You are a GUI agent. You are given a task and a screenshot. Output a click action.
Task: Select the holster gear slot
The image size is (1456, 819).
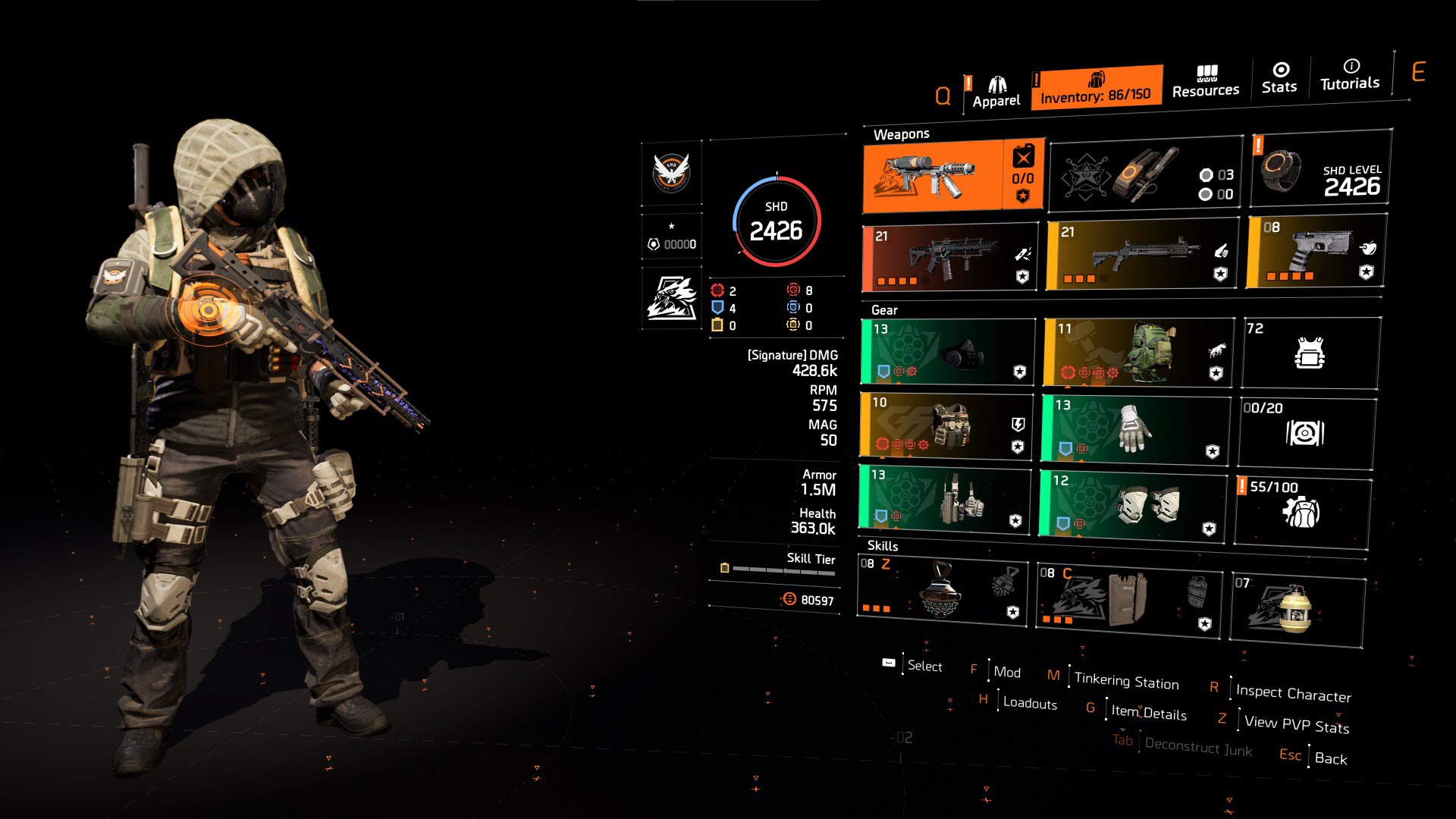point(945,500)
